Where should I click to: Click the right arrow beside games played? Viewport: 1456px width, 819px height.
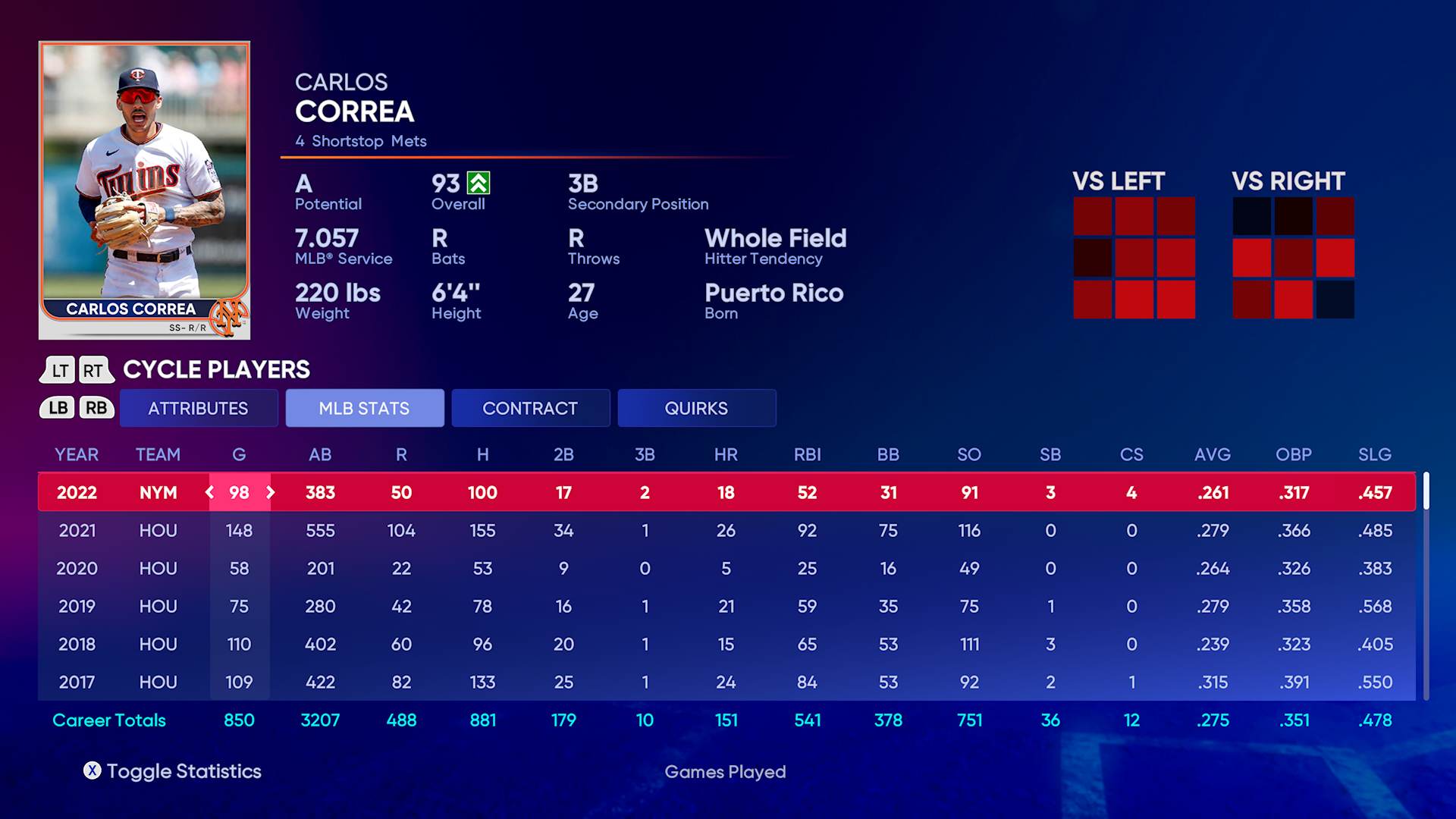point(270,492)
